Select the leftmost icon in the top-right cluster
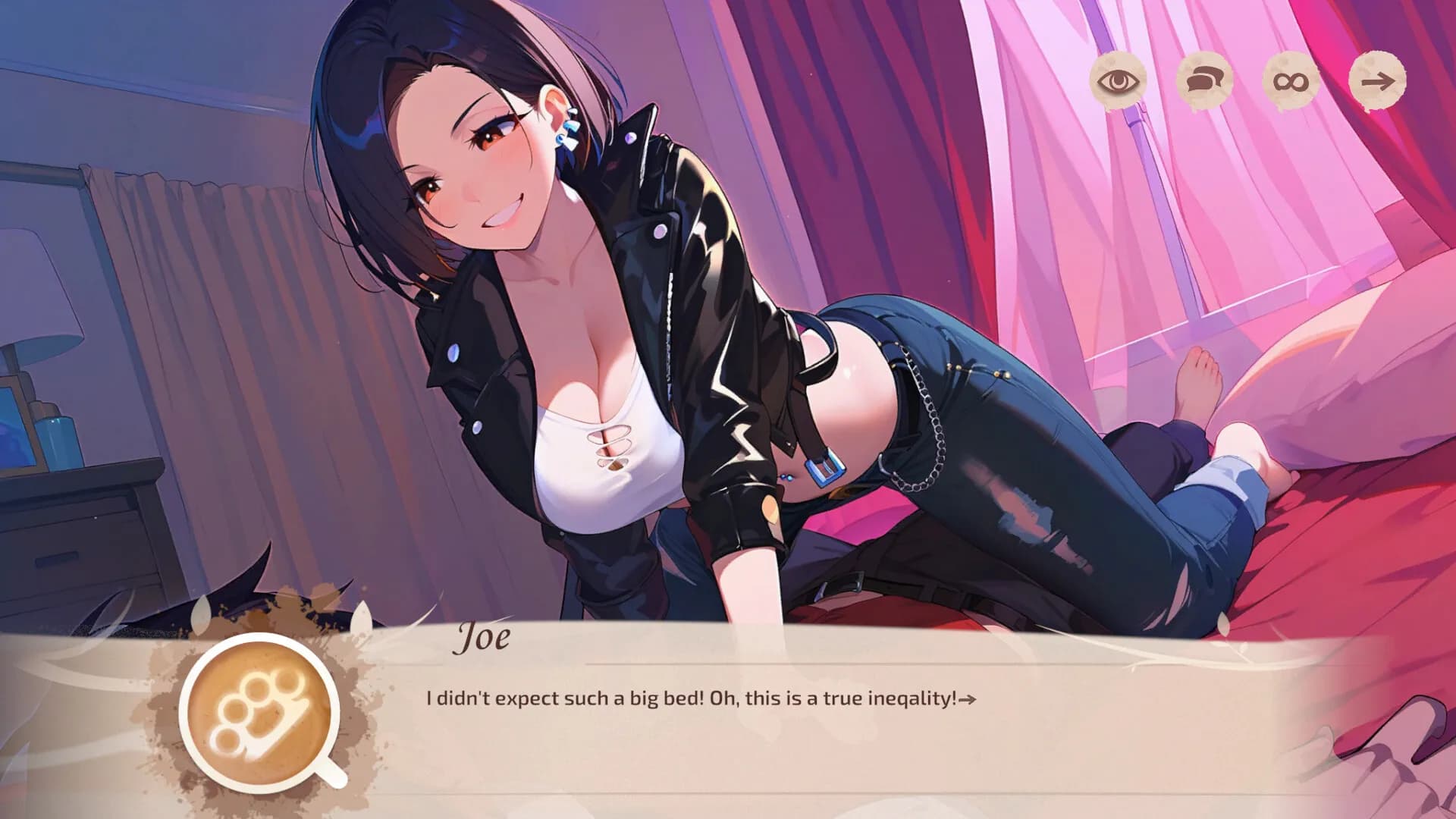This screenshot has width=1456, height=819. tap(1119, 82)
